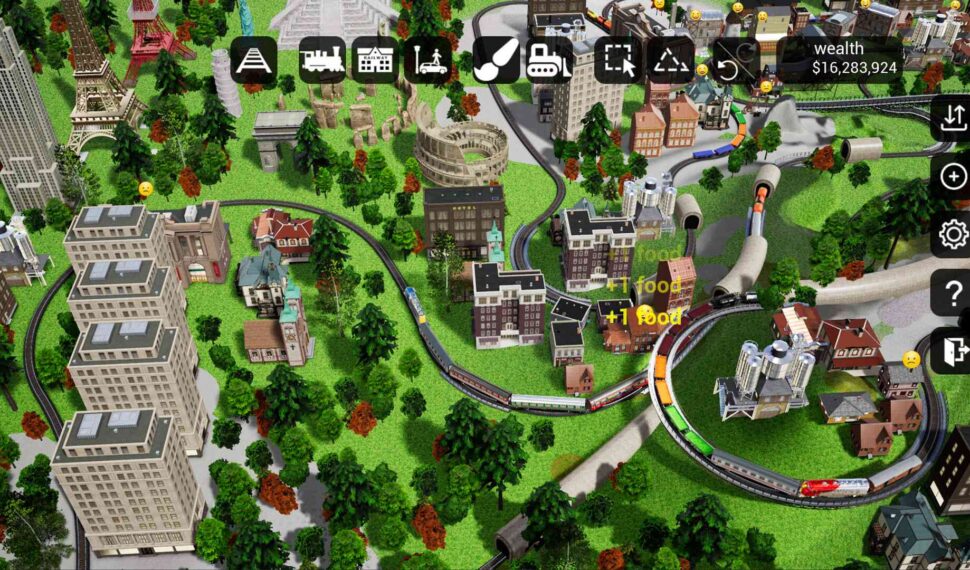970x570 pixels.
Task: Open the save and load button
Action: (952, 119)
